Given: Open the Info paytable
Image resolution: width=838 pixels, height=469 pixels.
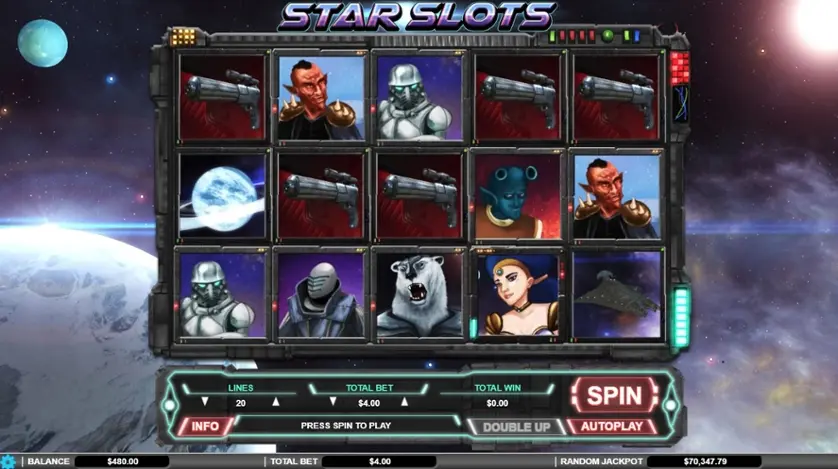Looking at the screenshot, I should pos(205,426).
